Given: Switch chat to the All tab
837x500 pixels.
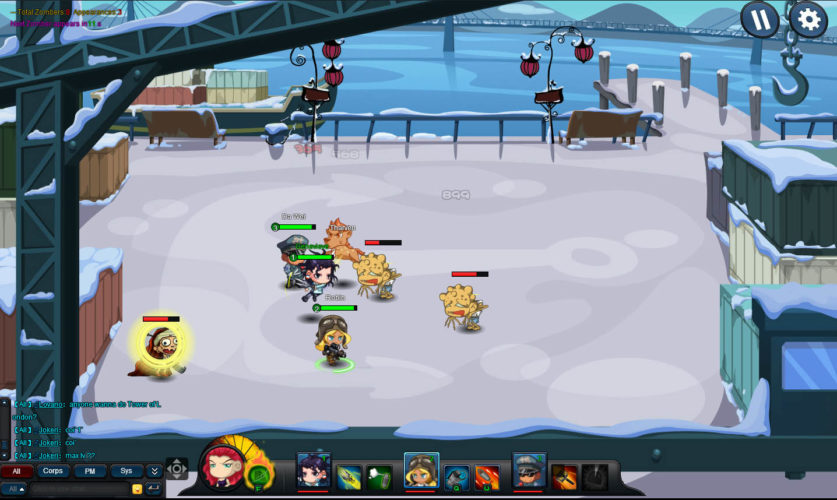Looking at the screenshot, I should pyautogui.click(x=16, y=470).
